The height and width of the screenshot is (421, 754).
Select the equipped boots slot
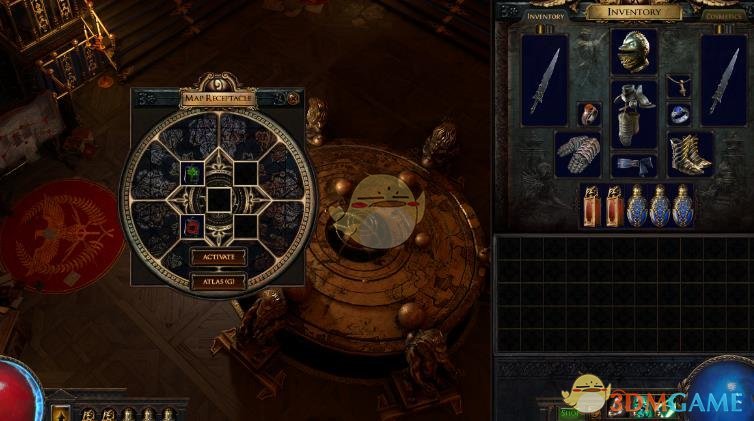pyautogui.click(x=690, y=153)
